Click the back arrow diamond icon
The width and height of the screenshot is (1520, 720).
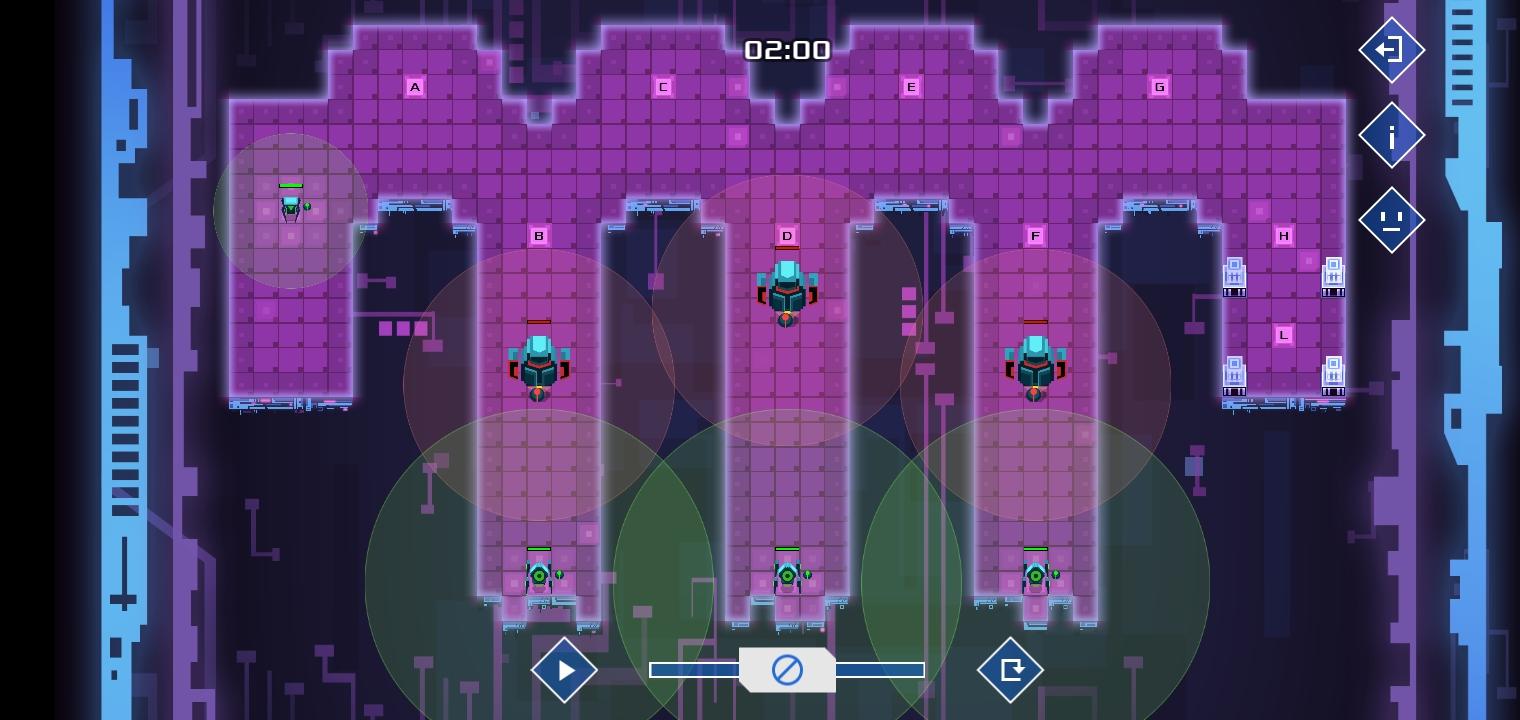[x=1392, y=50]
